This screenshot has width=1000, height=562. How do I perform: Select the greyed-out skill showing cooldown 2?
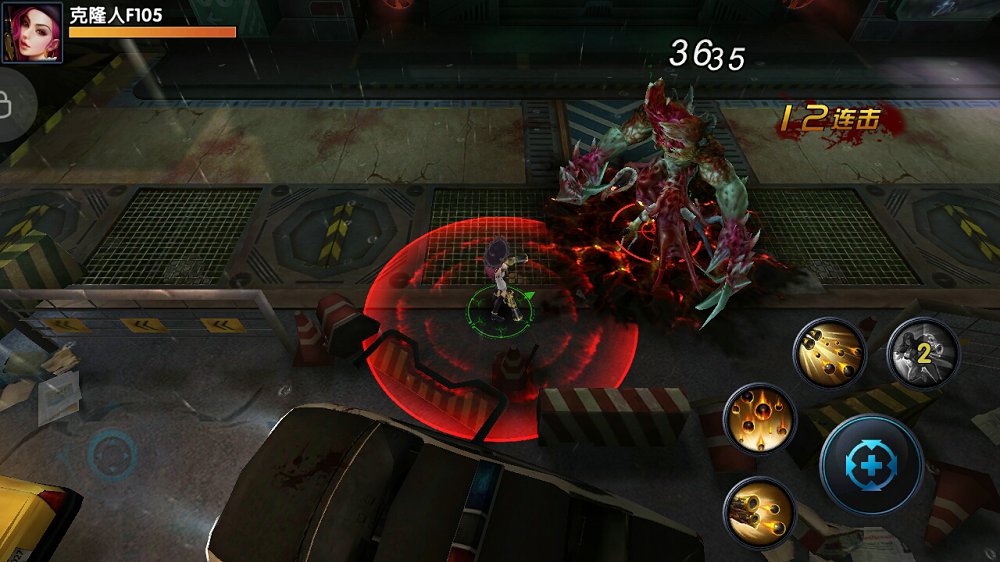[923, 352]
